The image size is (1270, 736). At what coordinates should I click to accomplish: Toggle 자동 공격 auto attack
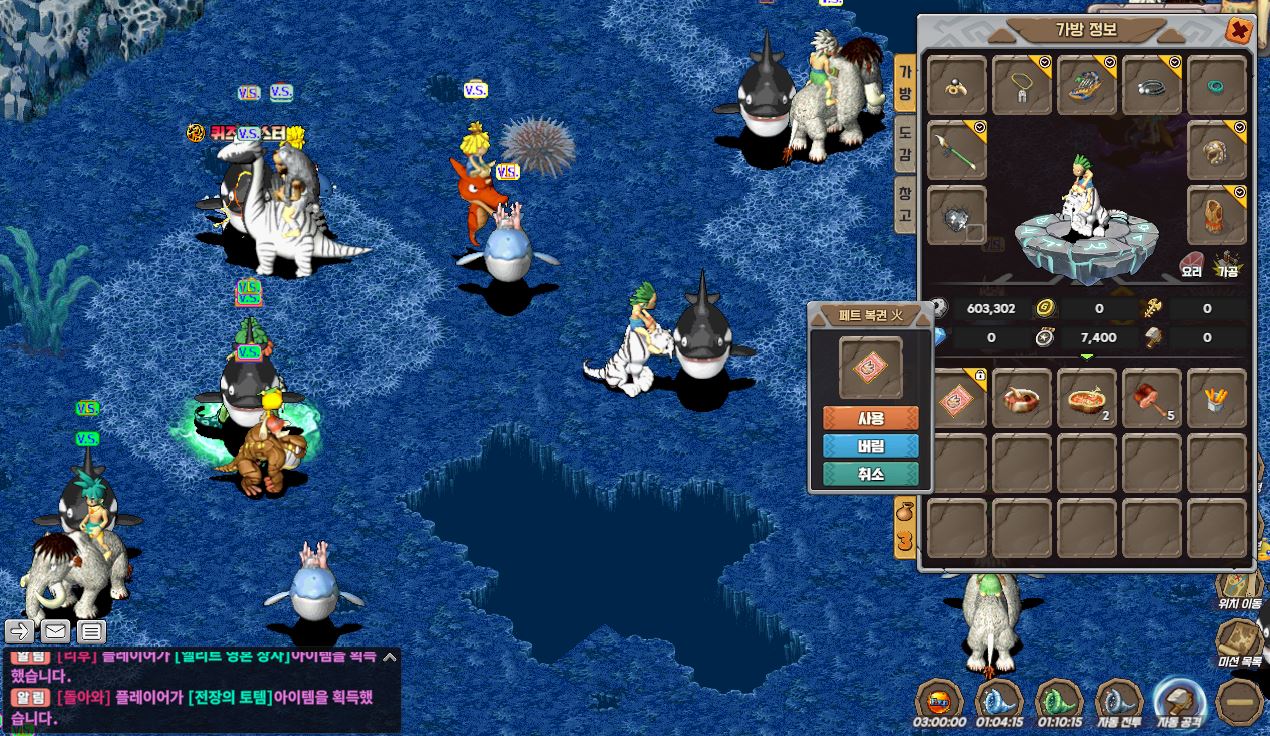point(1178,701)
